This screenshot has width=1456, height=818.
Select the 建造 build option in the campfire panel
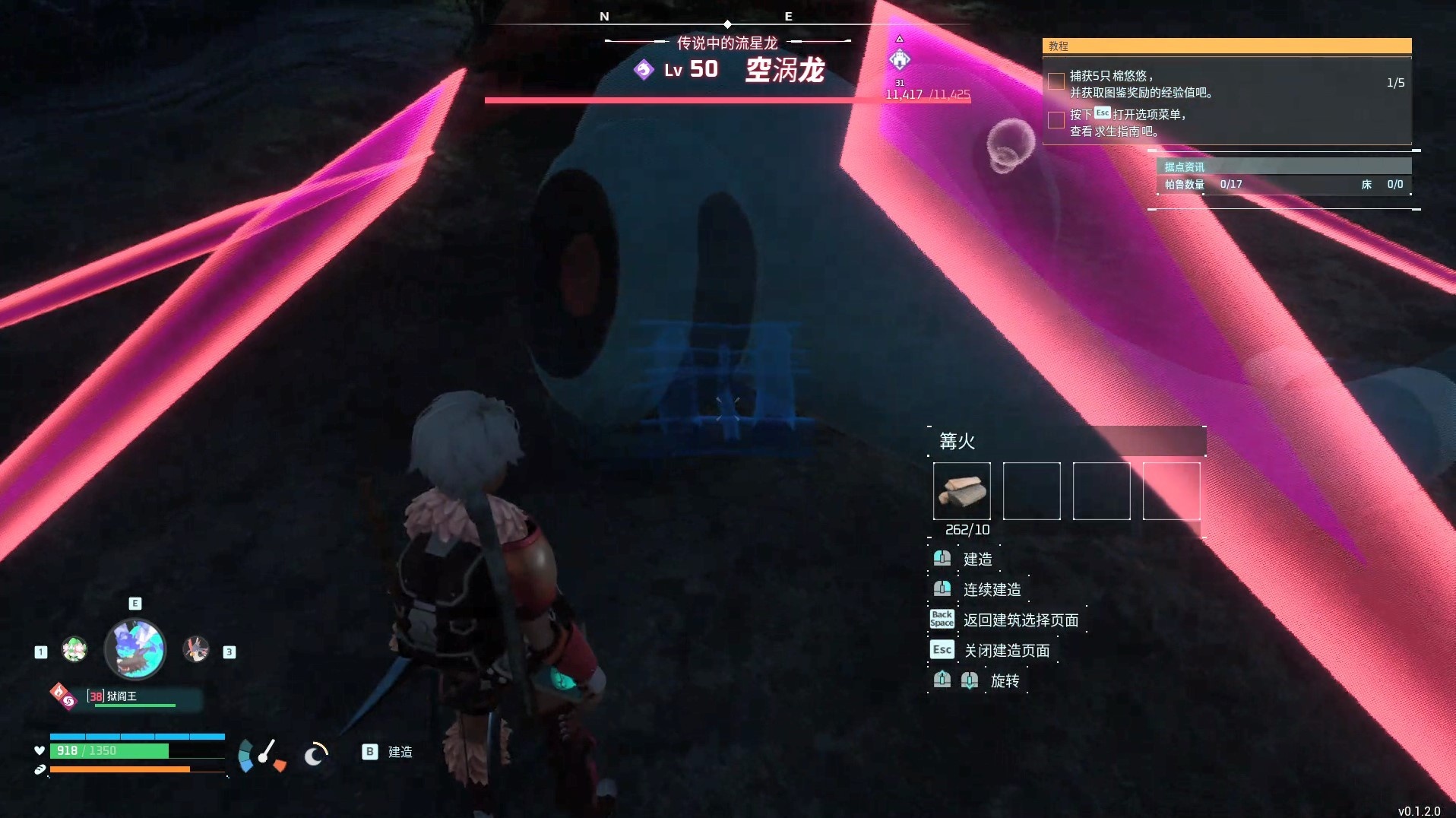pyautogui.click(x=977, y=560)
